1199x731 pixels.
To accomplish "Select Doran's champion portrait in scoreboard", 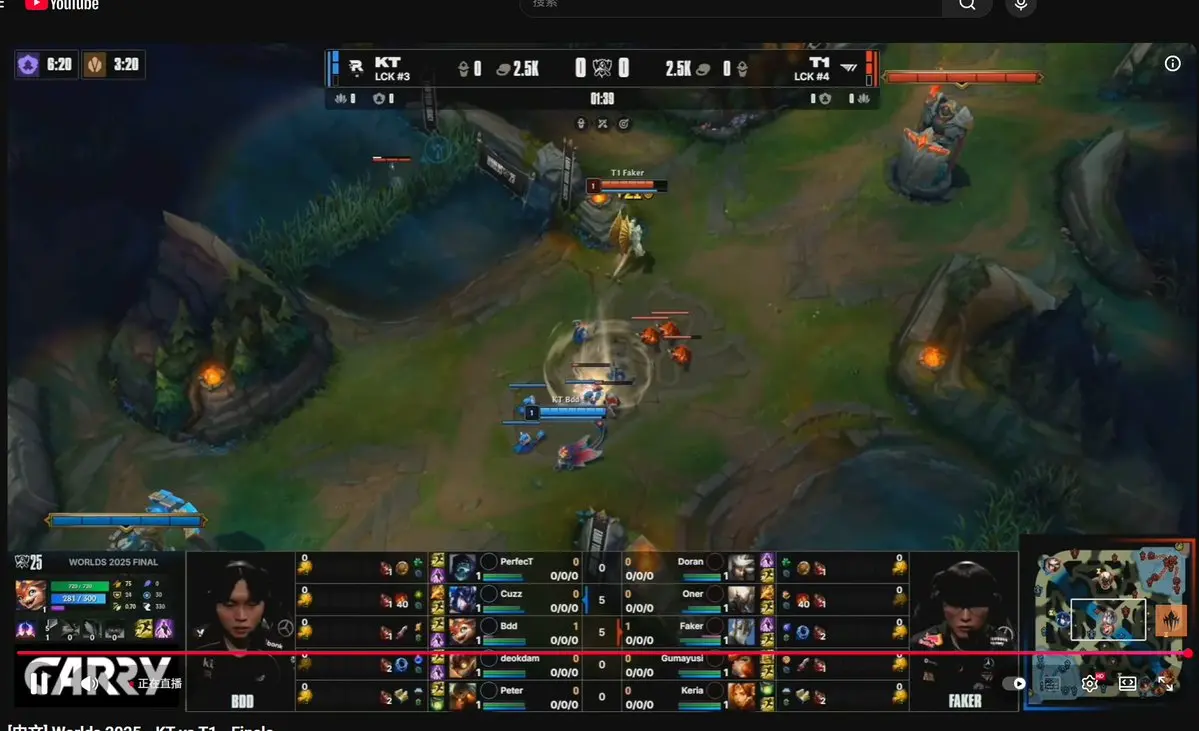I will [x=741, y=567].
